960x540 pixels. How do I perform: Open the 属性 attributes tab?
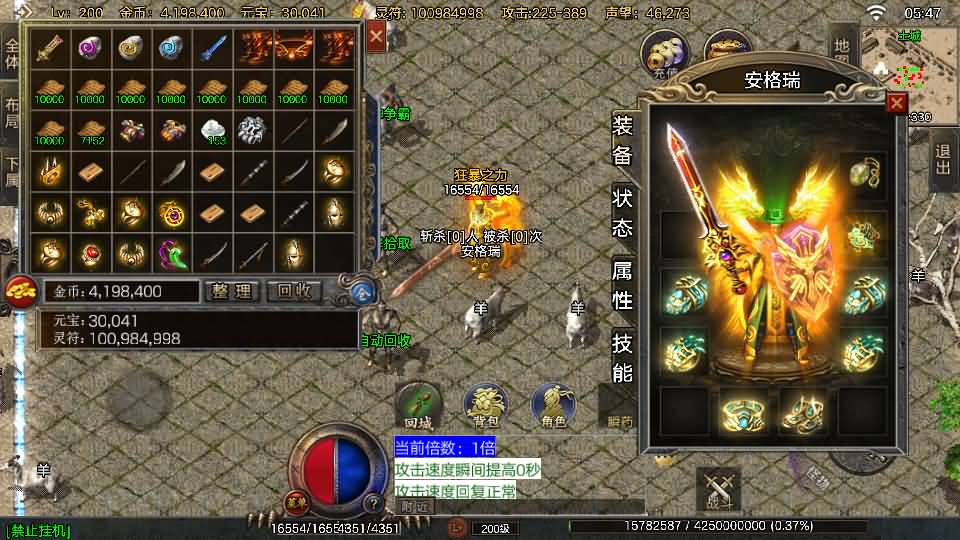[x=622, y=285]
